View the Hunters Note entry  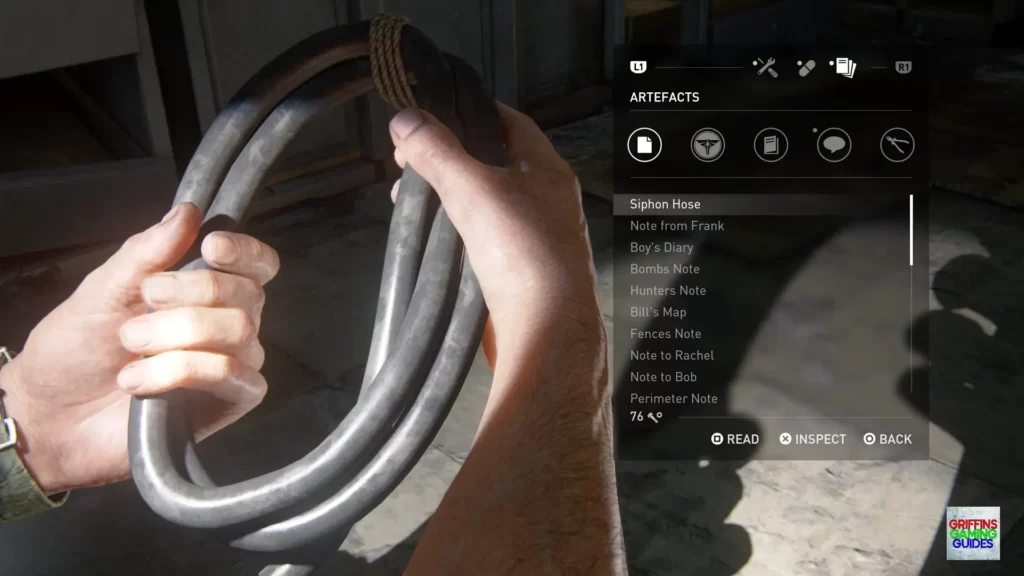668,291
